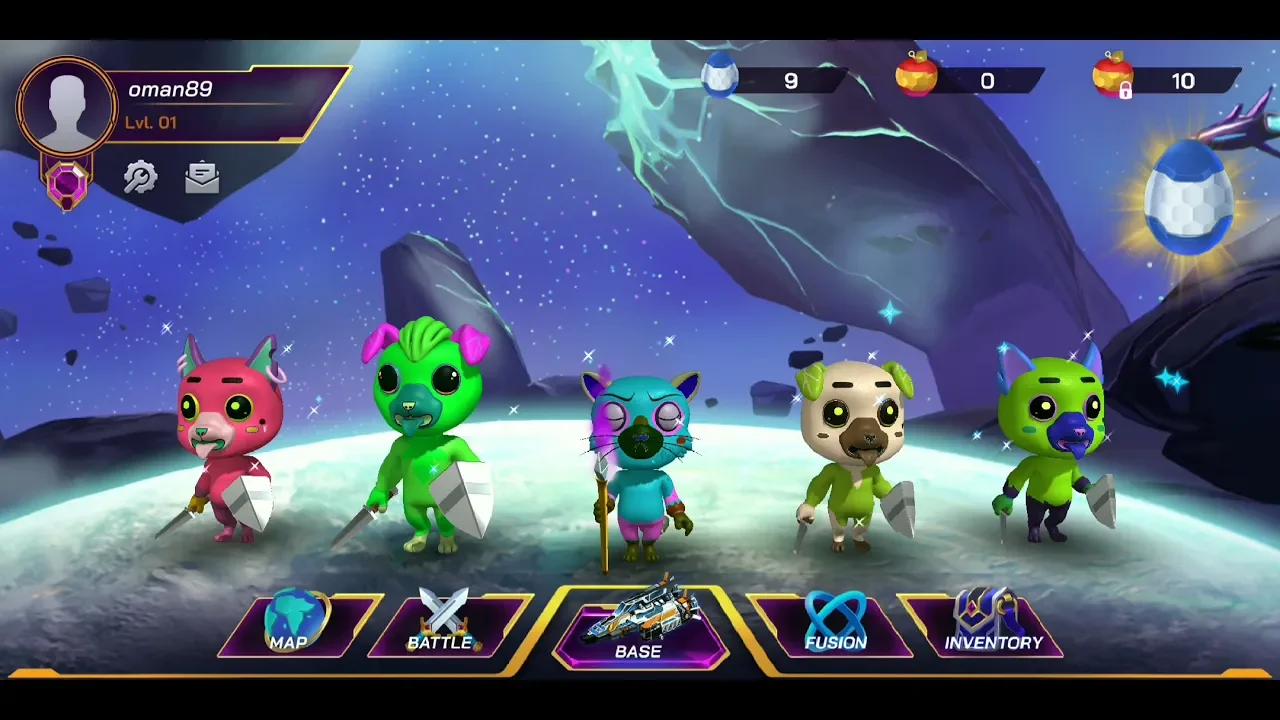Image resolution: width=1280 pixels, height=720 pixels.
Task: Go to the Battle mode
Action: 443,626
